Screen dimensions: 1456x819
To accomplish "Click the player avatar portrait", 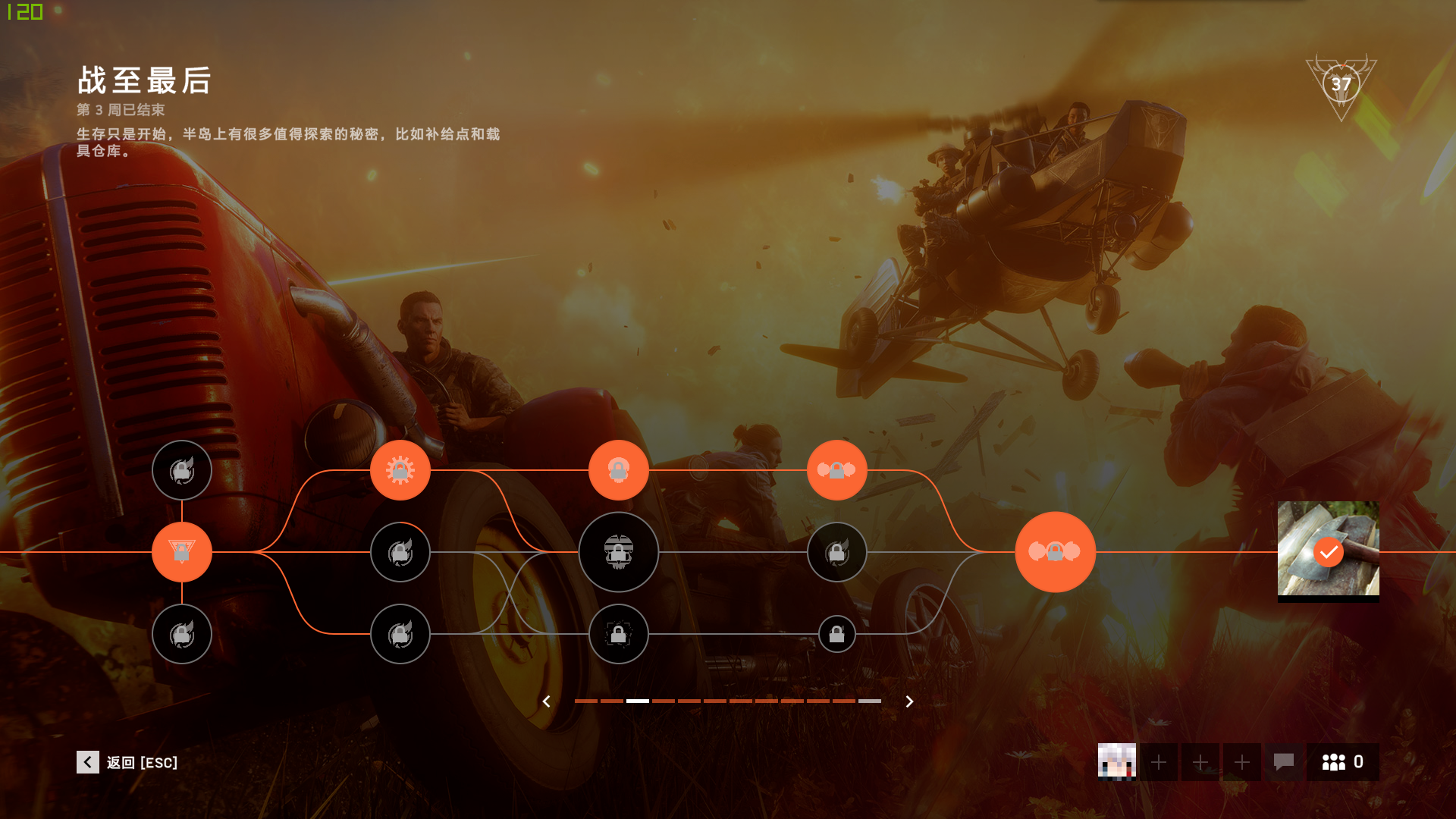I will pos(1116,762).
